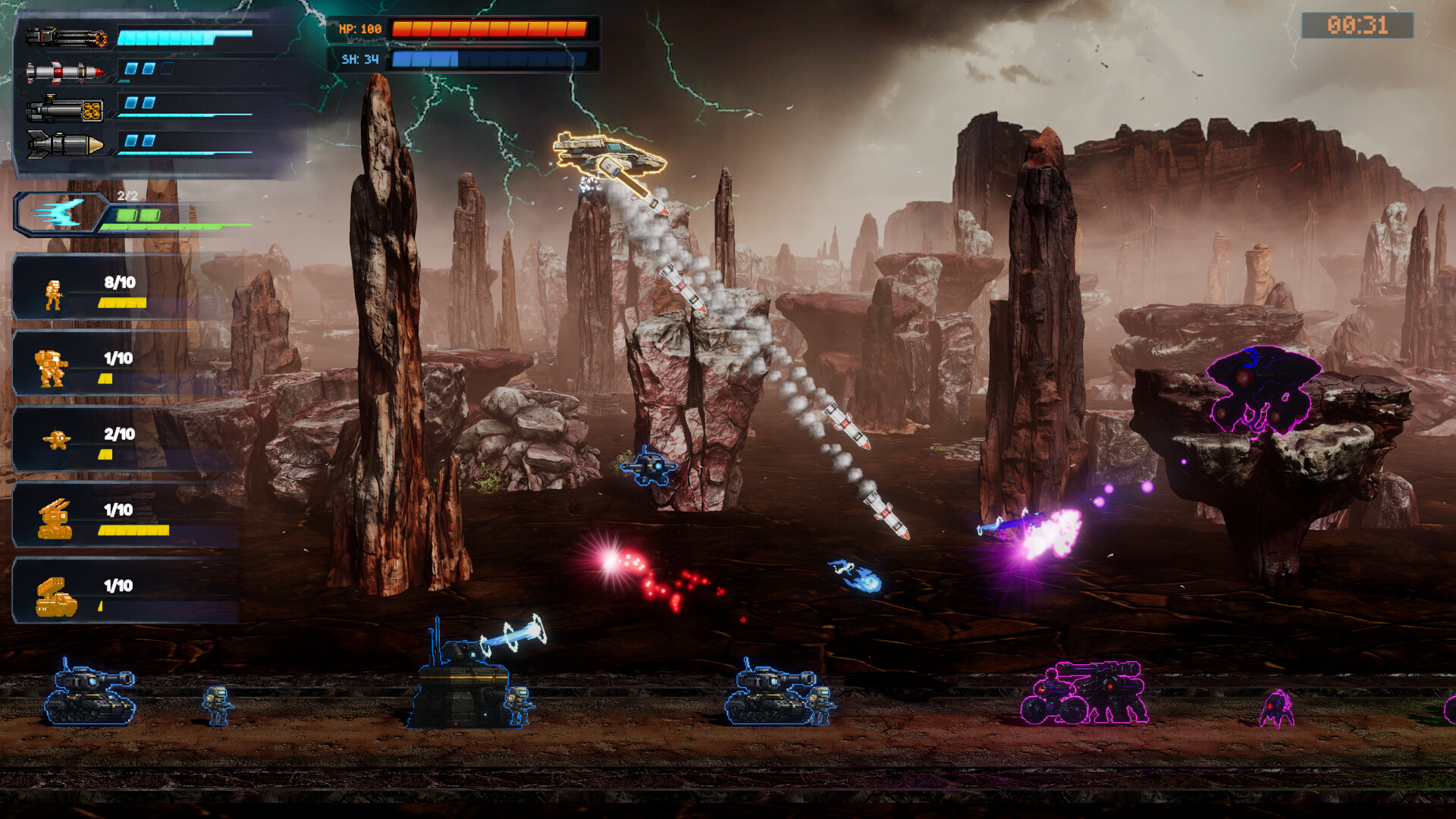Select the flying drone unit showing 2/10
1456x819 pixels.
[57, 440]
